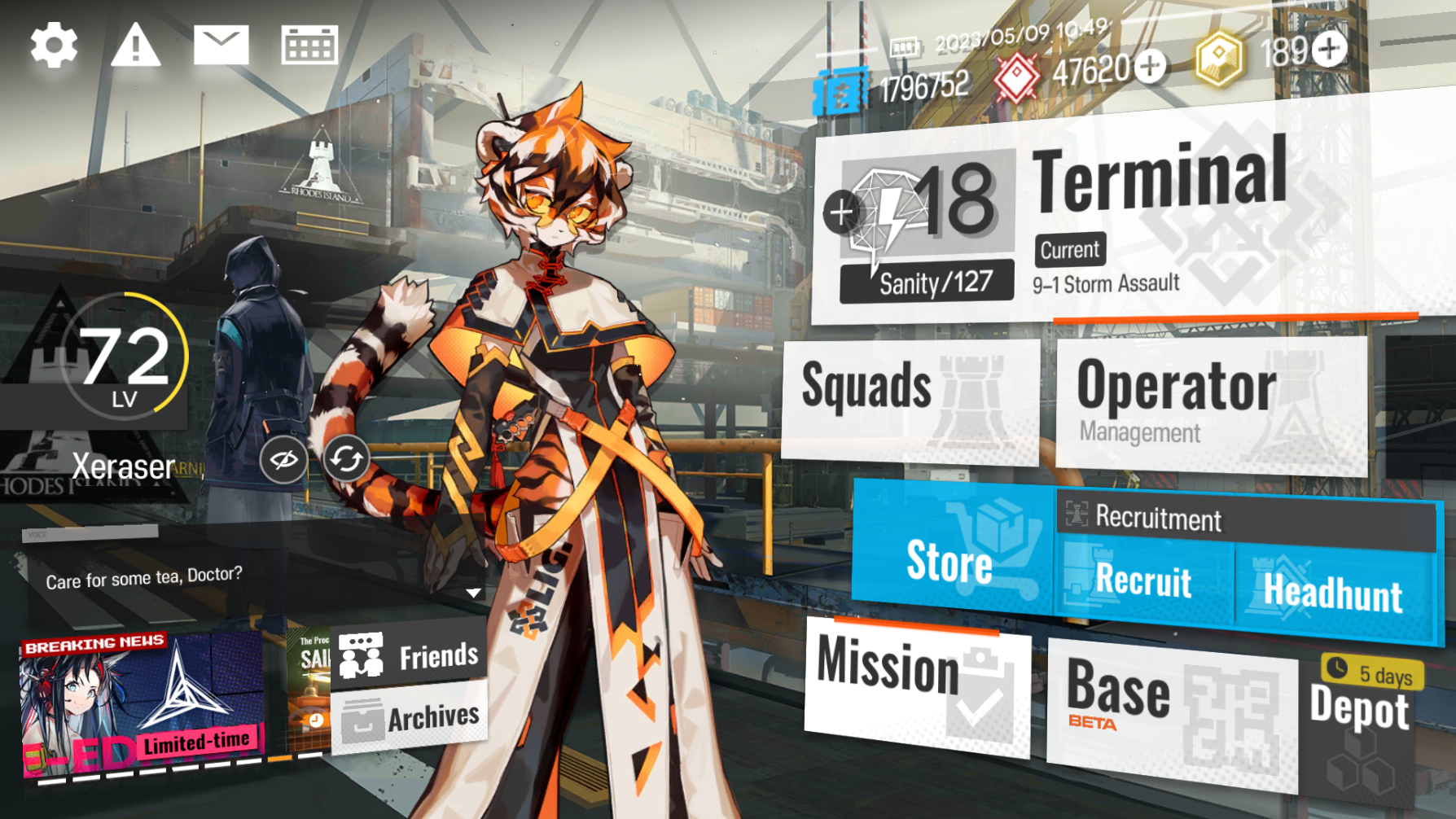Open the Headhunt banner page
This screenshot has height=819, width=1456.
[x=1333, y=592]
